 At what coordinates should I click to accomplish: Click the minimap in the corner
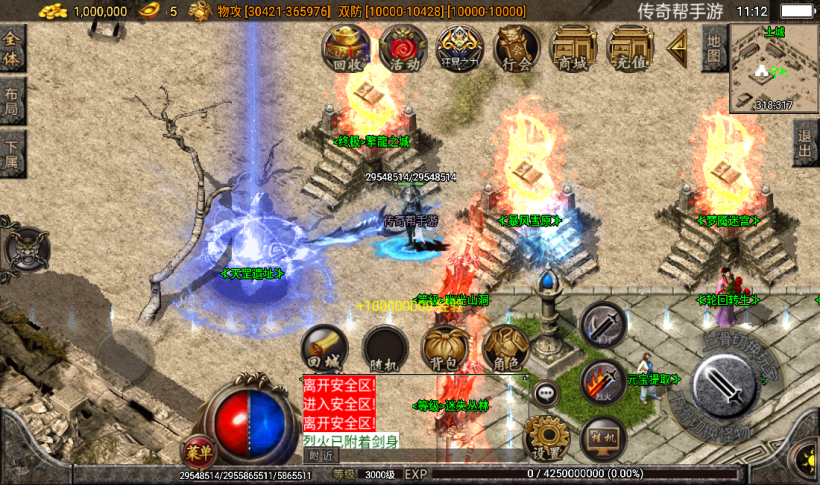pyautogui.click(x=773, y=68)
